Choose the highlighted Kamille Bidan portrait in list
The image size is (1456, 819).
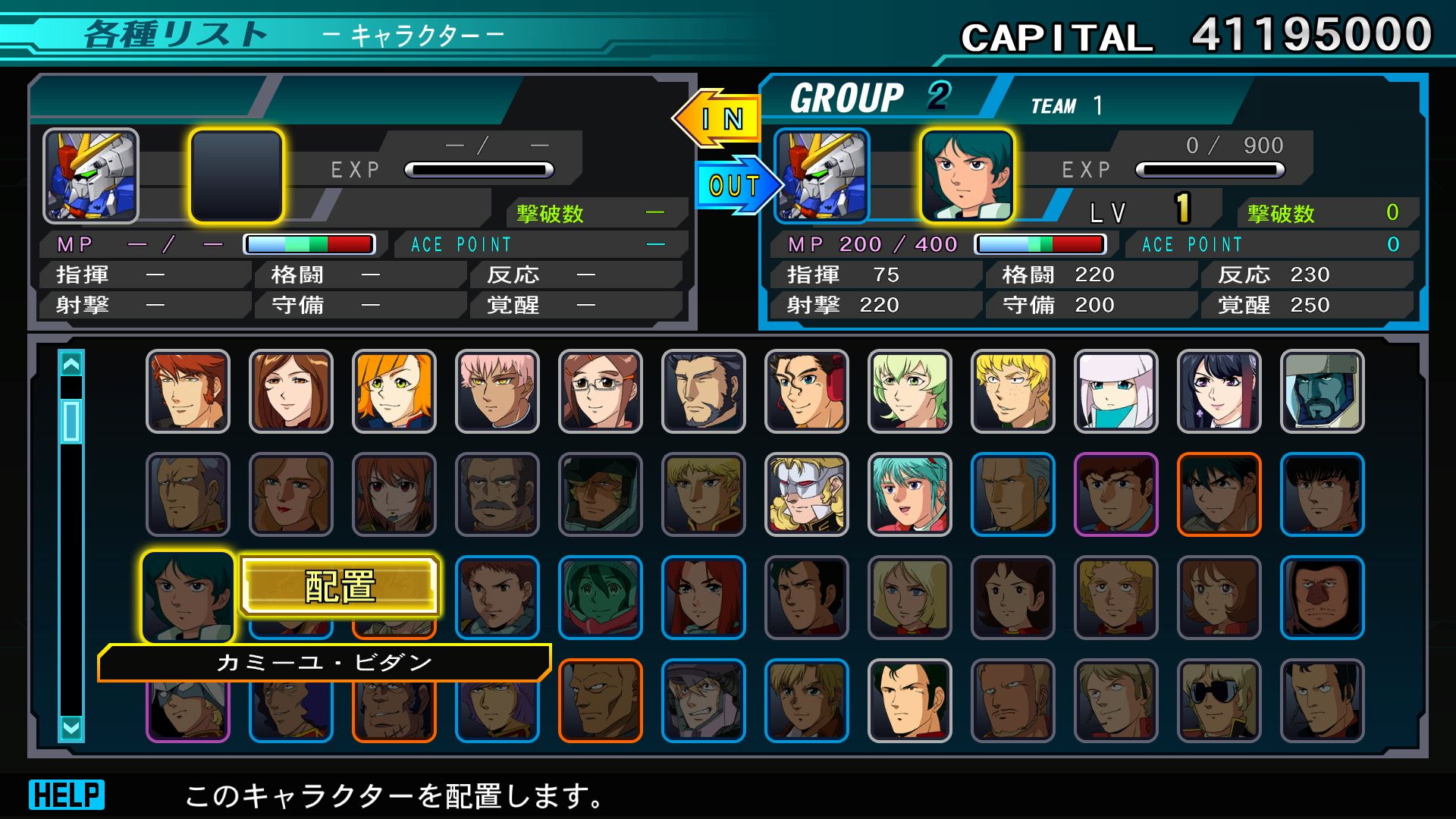pos(187,597)
